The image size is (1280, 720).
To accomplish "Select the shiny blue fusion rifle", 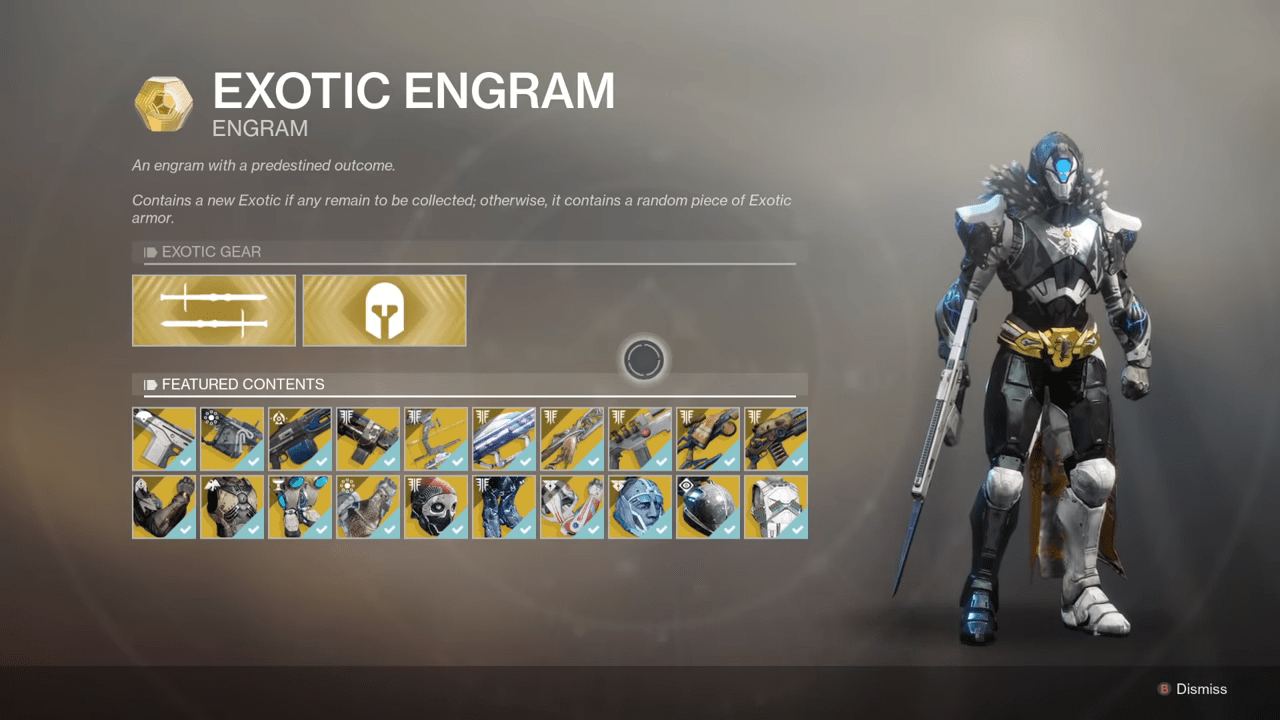I will point(504,438).
